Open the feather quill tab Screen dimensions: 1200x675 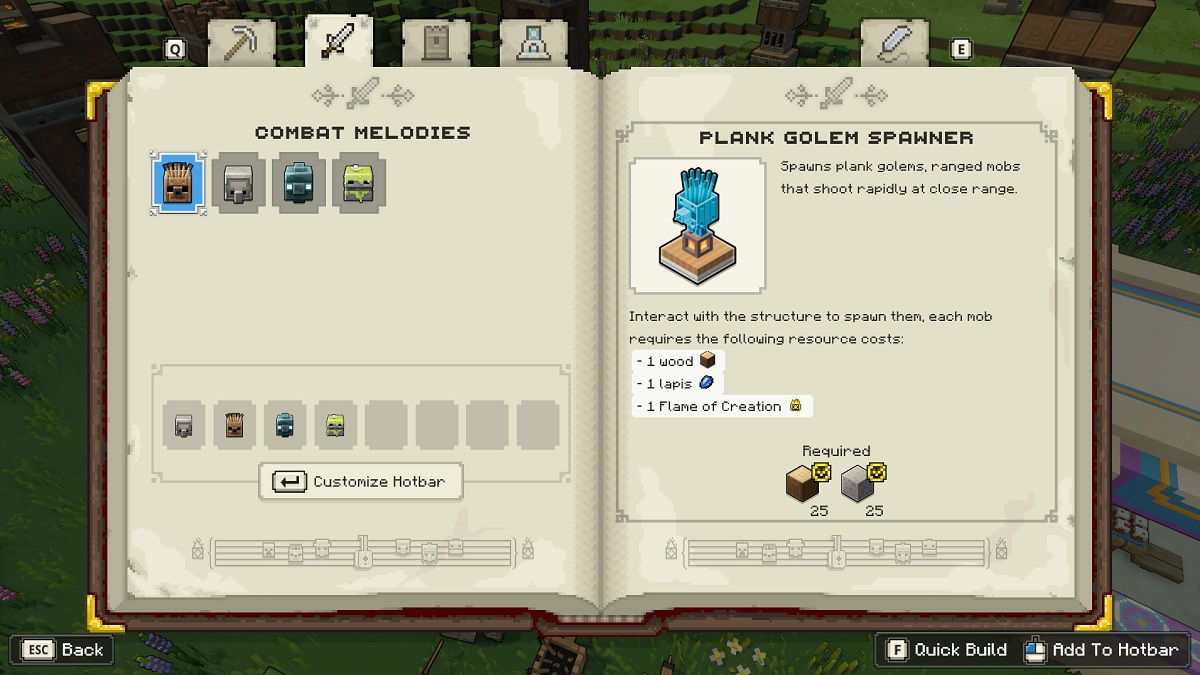click(893, 44)
